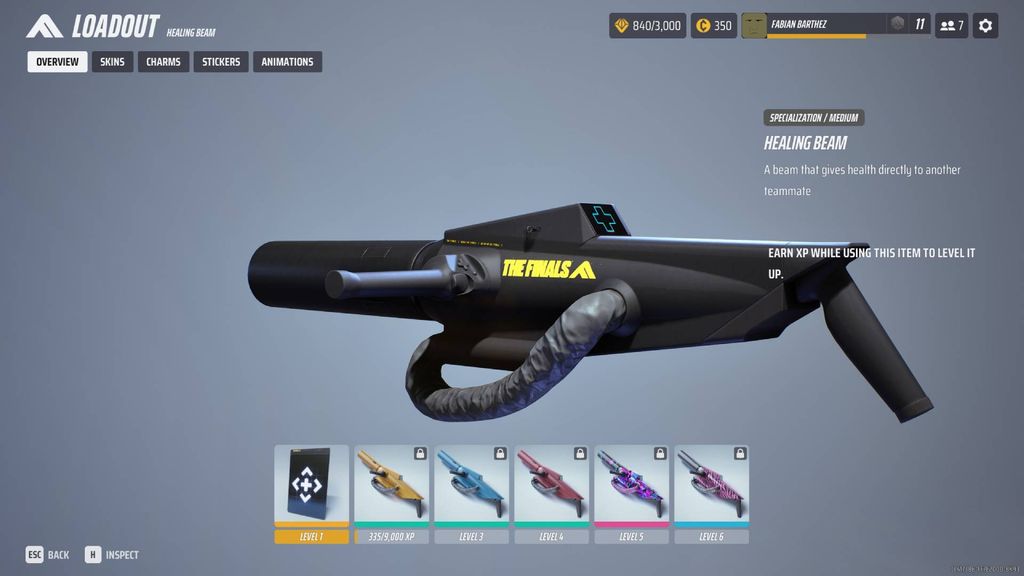Select the pink striped skin thumbnail
The width and height of the screenshot is (1024, 576).
[711, 487]
